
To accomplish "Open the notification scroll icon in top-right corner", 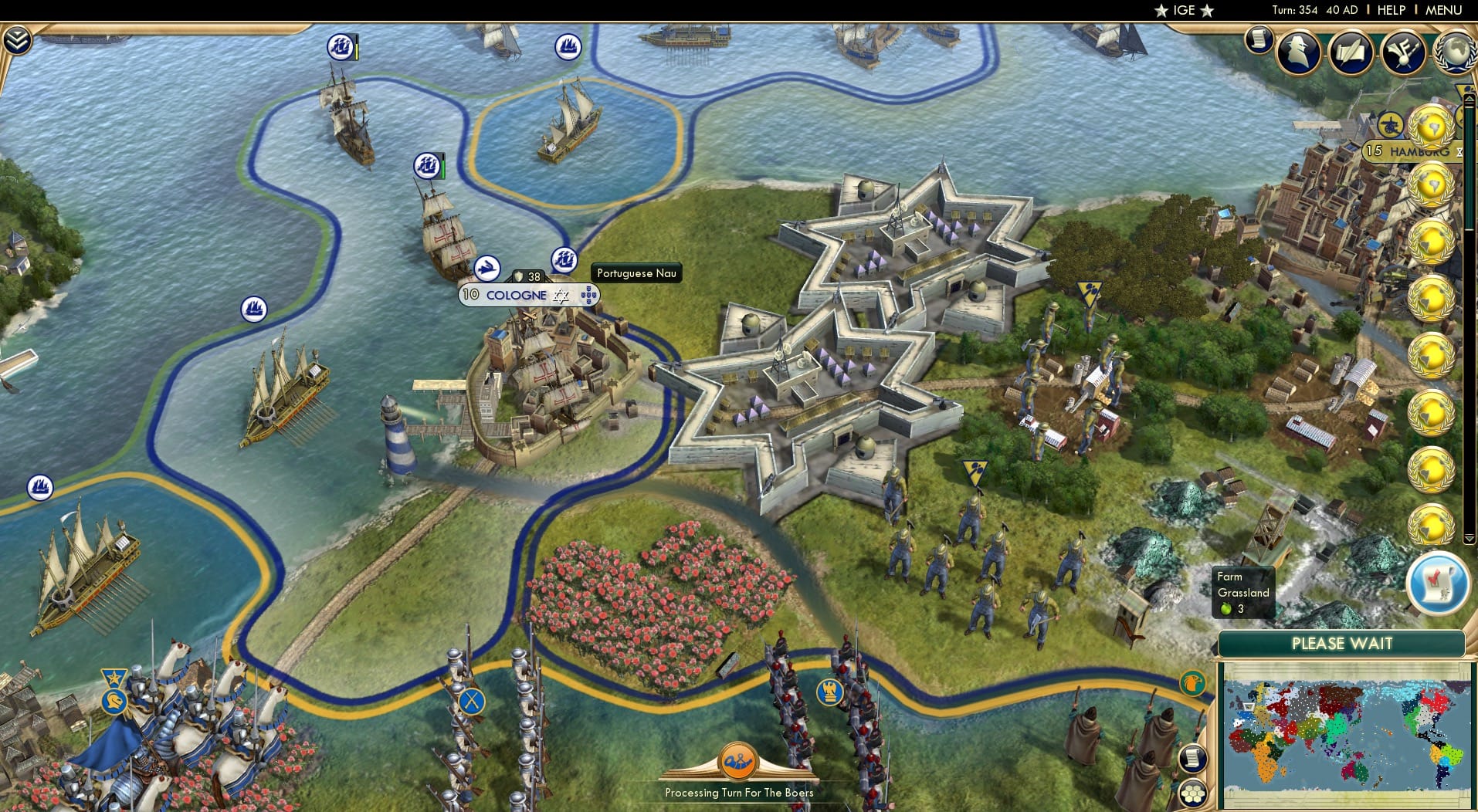I will 1260,39.
